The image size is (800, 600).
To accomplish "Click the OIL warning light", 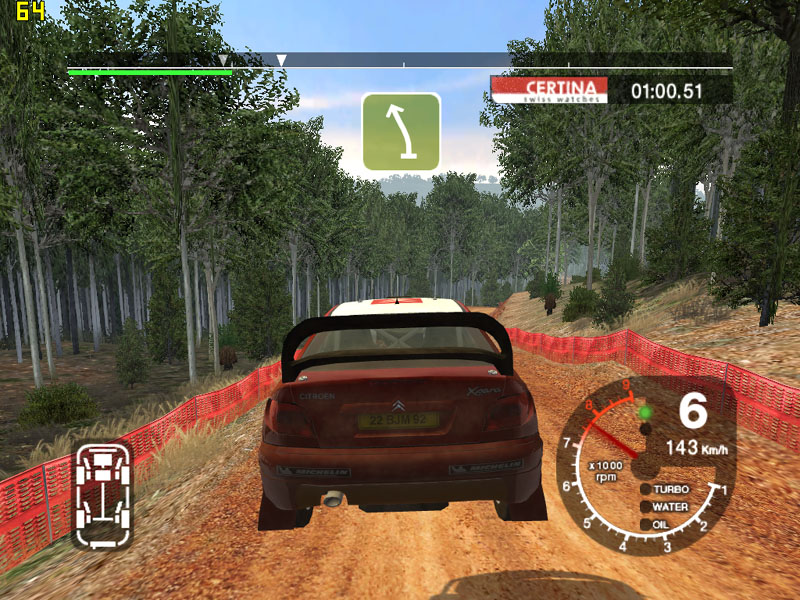I will coord(646,523).
